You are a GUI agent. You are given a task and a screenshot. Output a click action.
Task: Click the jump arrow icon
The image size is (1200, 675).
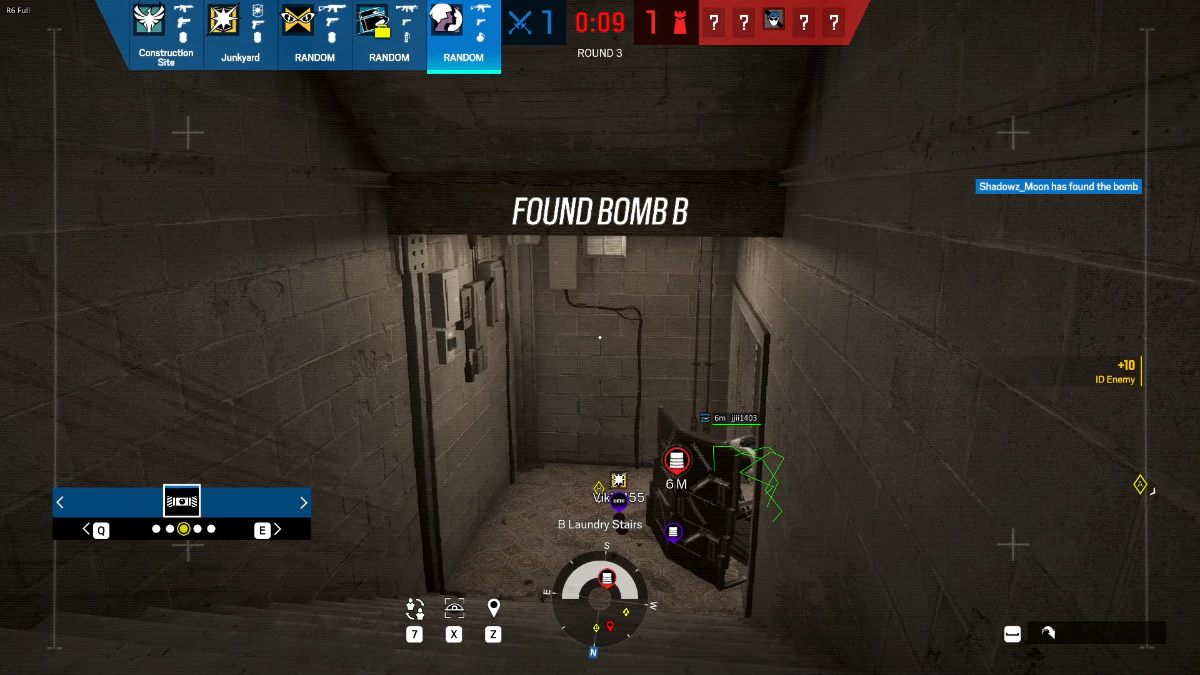[1047, 632]
